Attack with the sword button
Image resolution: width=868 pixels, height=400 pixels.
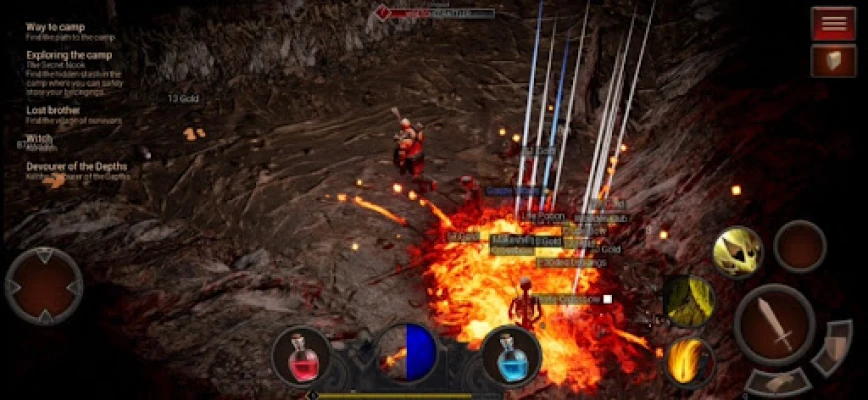coord(774,324)
